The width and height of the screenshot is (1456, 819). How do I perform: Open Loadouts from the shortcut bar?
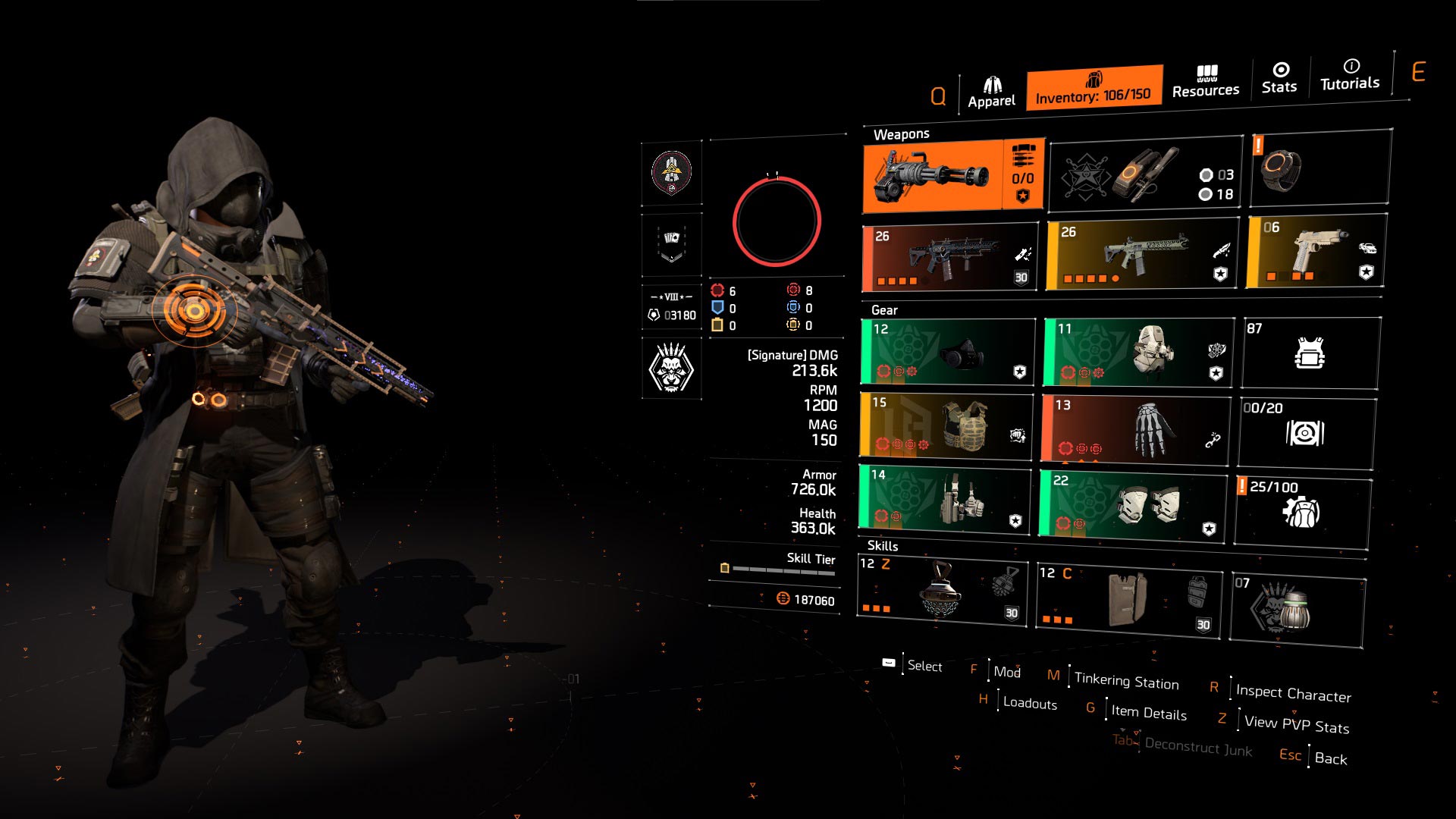click(x=1028, y=704)
